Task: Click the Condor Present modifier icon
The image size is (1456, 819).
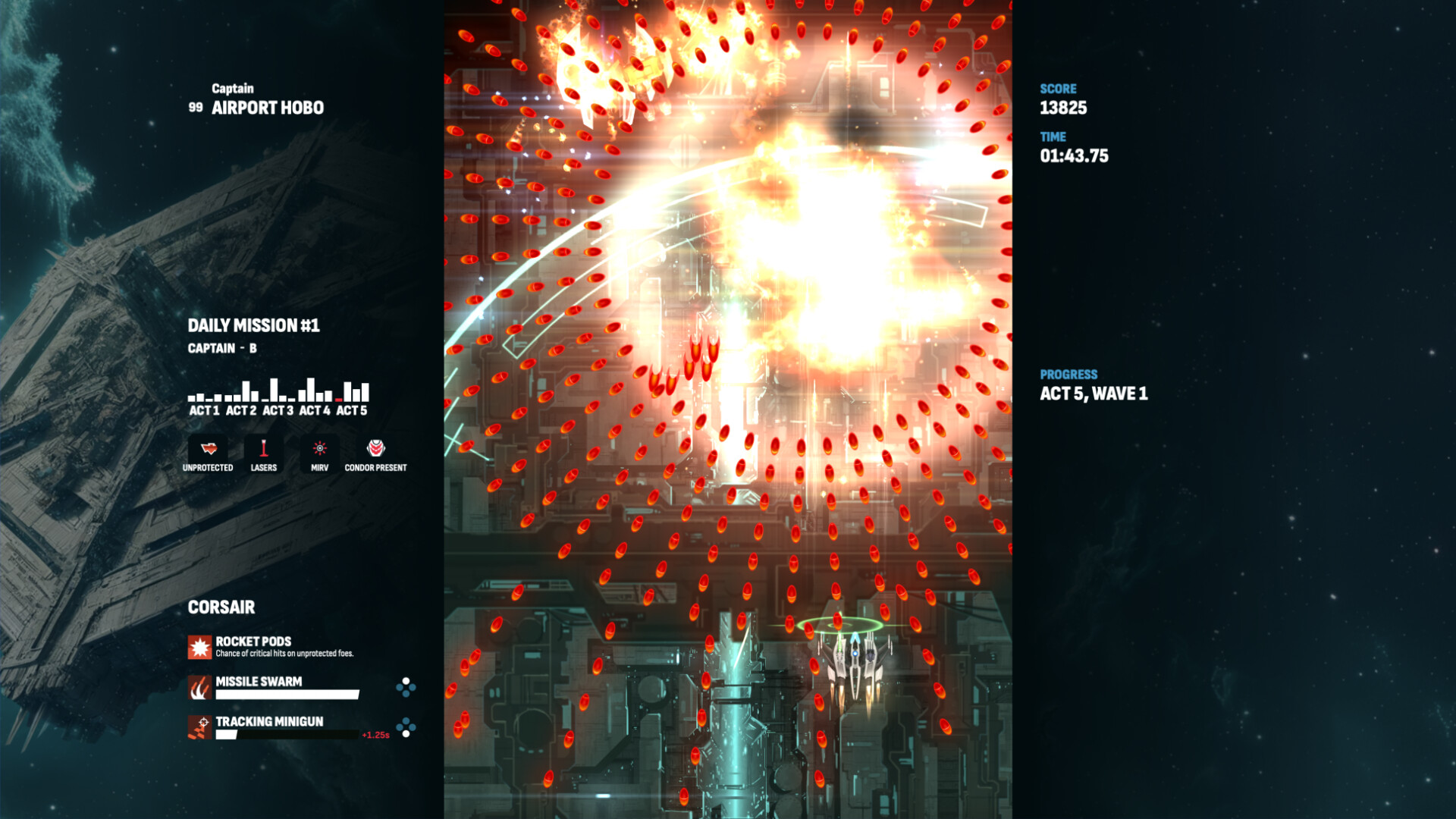Action: click(x=375, y=449)
